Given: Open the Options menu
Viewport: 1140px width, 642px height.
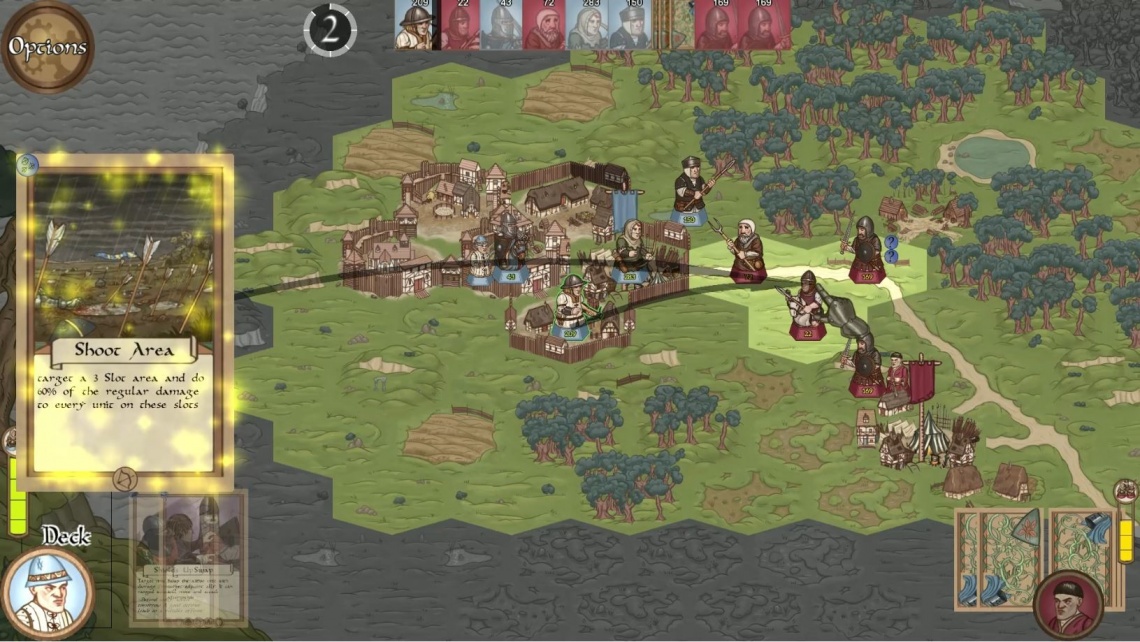Looking at the screenshot, I should tap(47, 47).
